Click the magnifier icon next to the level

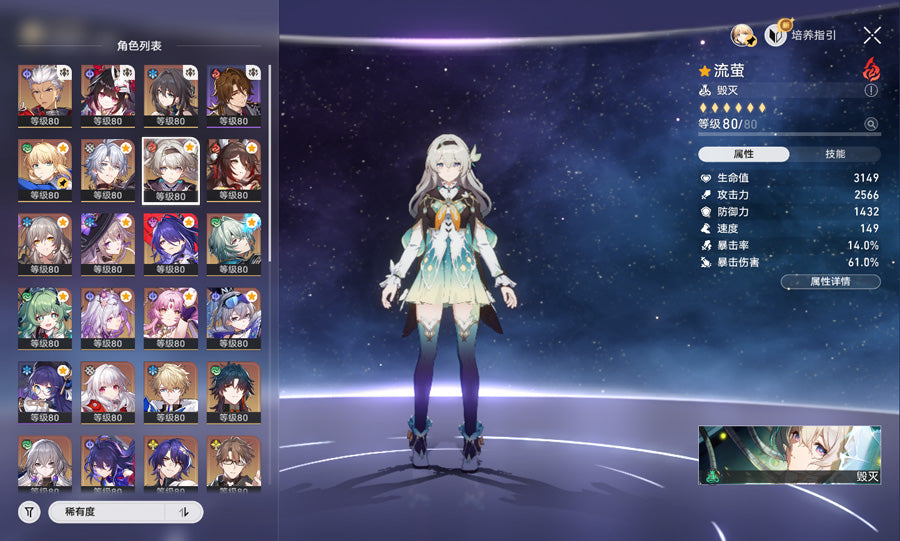(871, 124)
